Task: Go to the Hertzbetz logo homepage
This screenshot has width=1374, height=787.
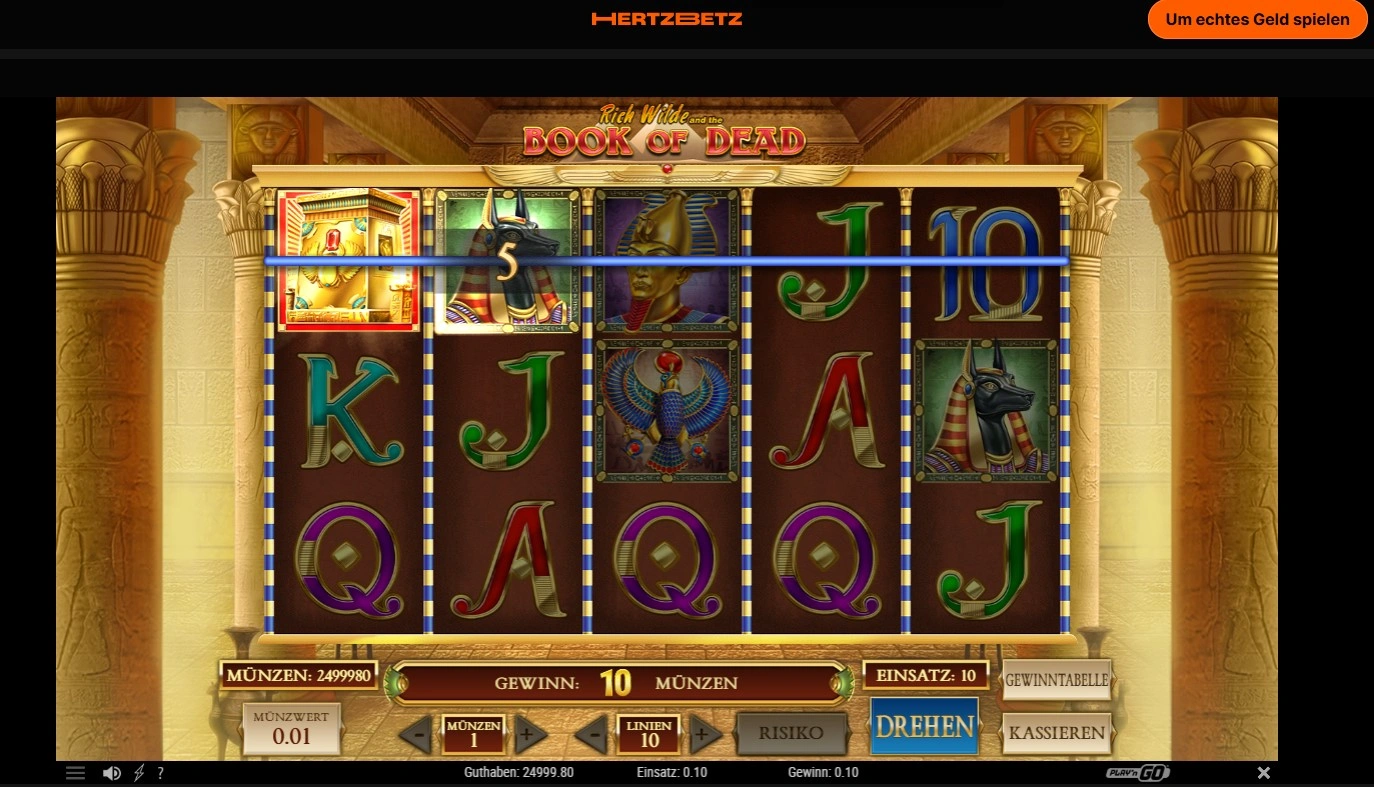Action: pos(667,19)
